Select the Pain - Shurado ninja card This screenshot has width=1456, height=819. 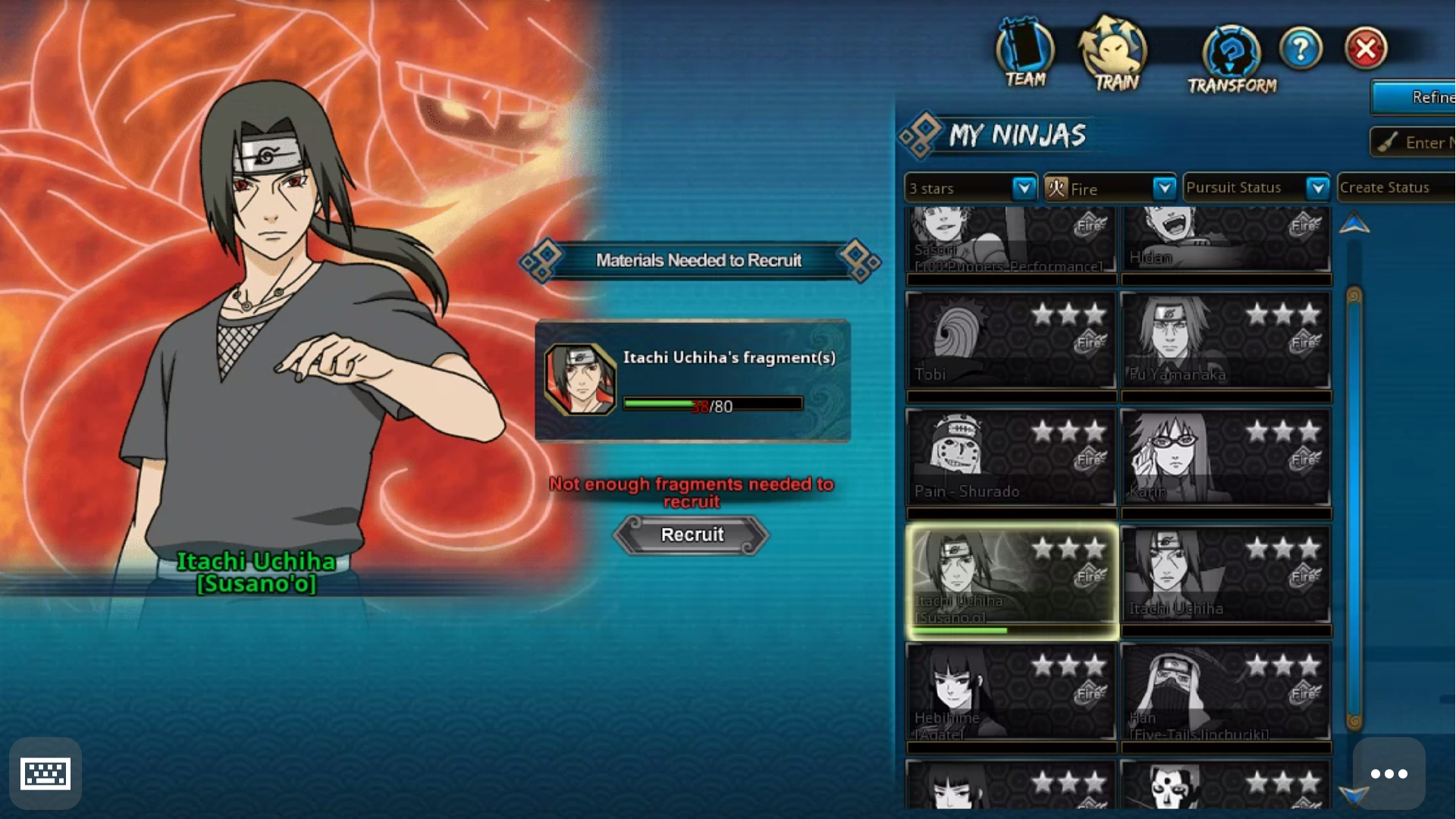[1011, 458]
